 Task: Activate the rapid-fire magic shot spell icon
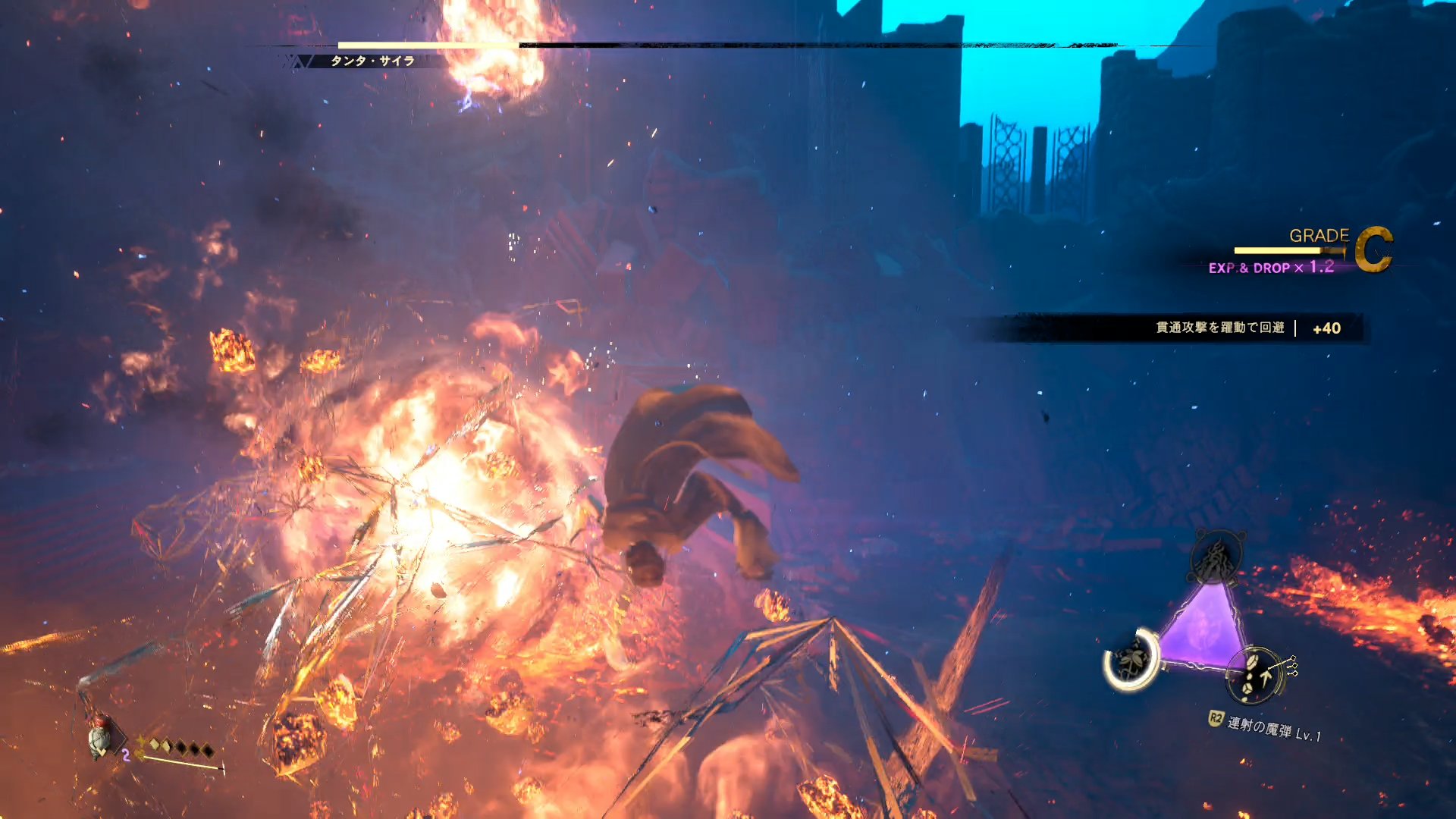[x=1255, y=674]
